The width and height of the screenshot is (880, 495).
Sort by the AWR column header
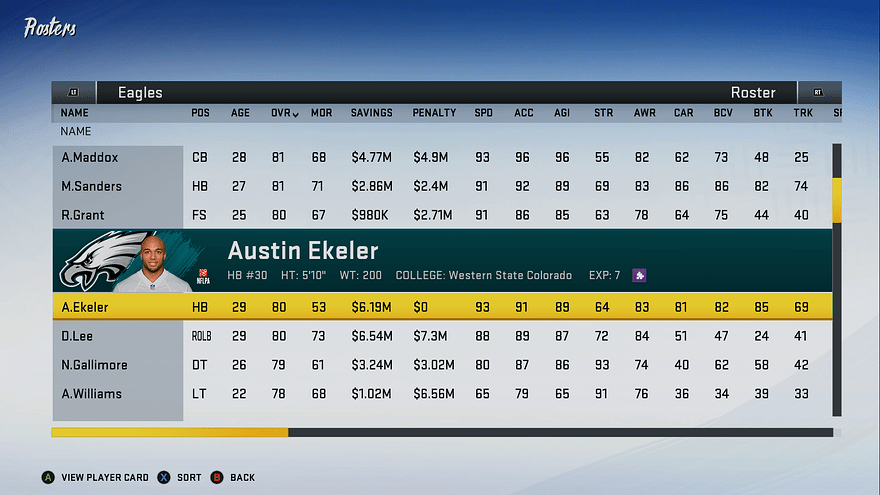(x=644, y=113)
